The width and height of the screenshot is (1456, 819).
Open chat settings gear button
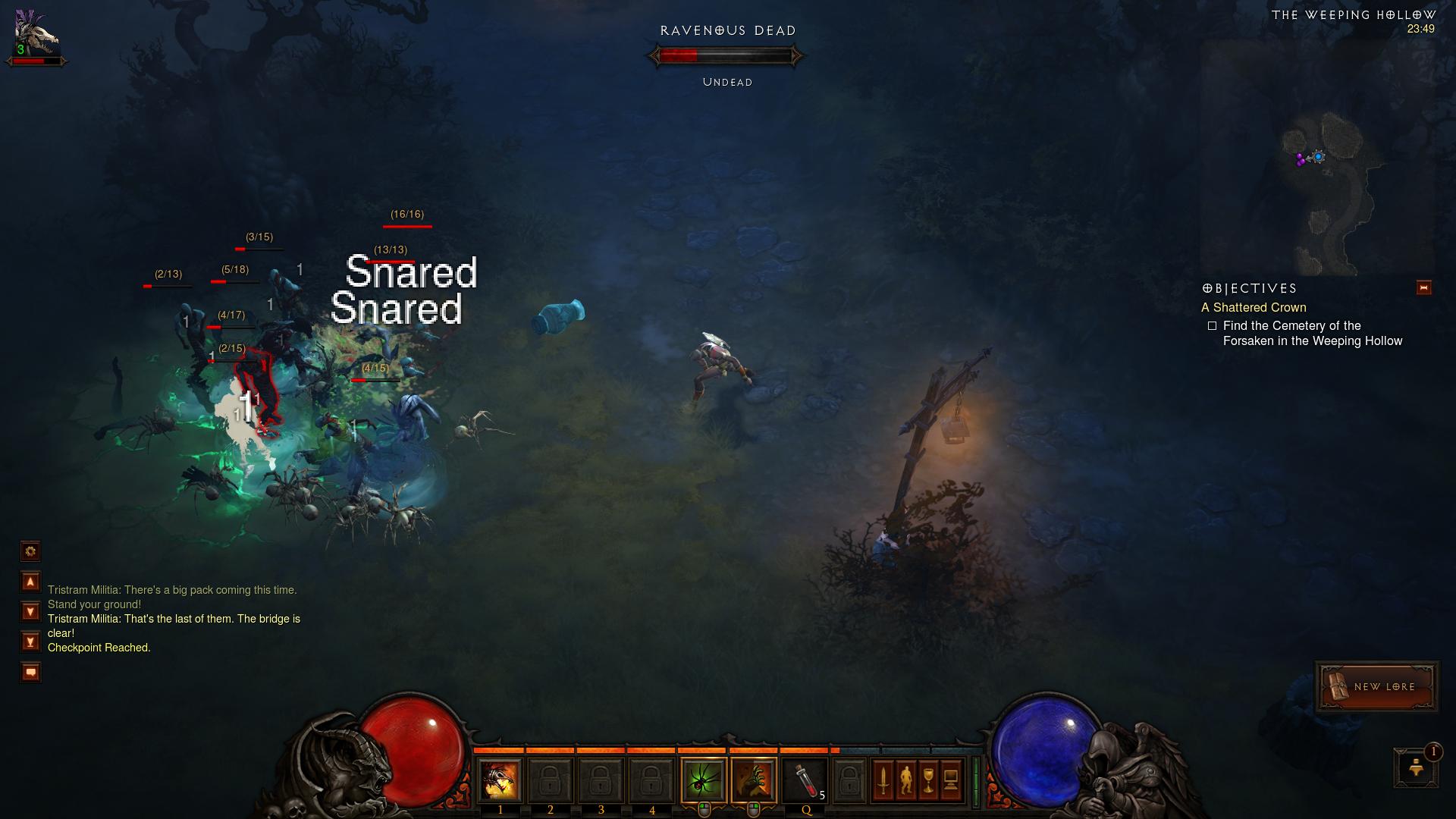point(30,551)
